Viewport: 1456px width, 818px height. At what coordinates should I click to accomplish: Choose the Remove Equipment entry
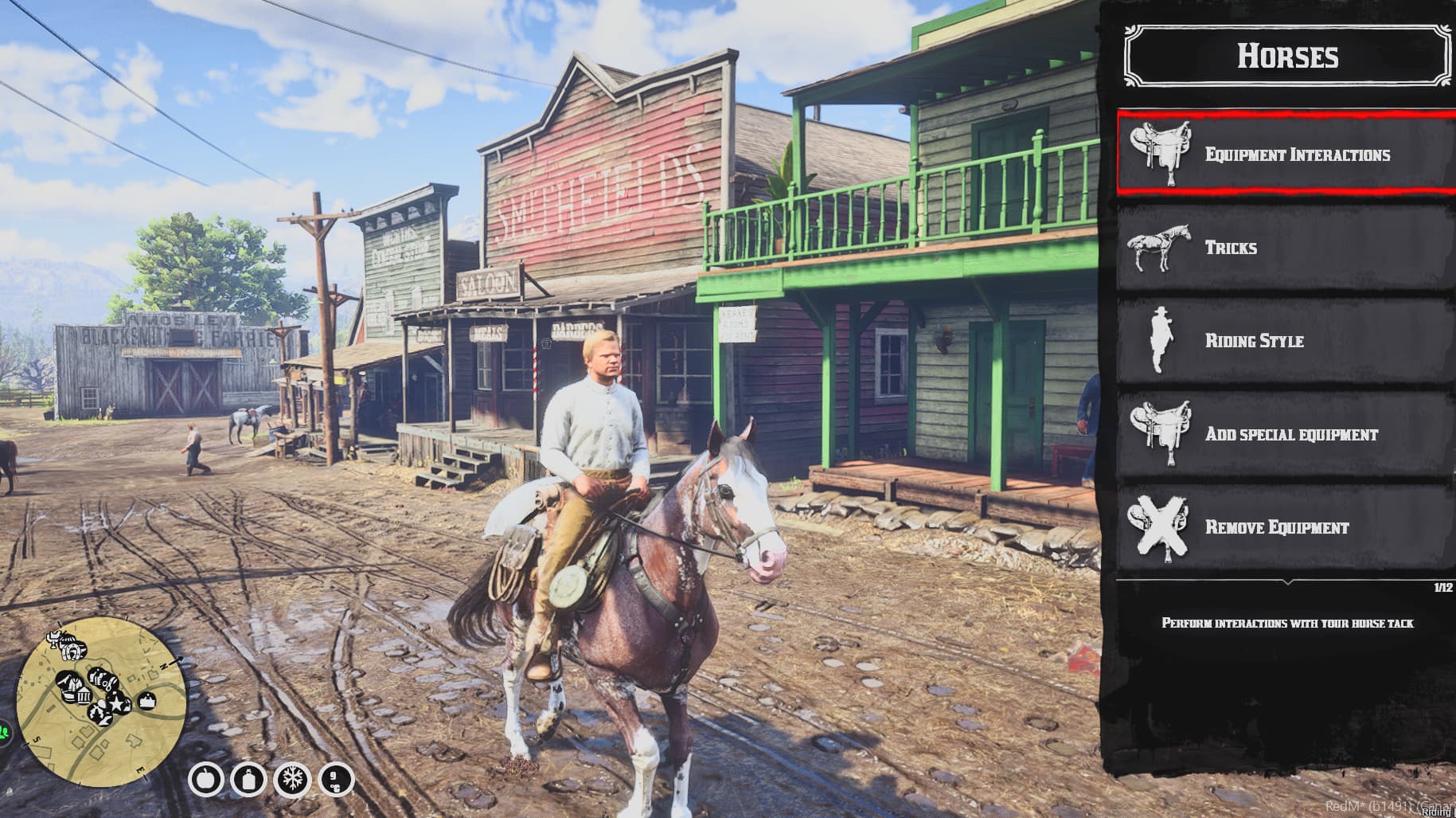click(x=1286, y=527)
